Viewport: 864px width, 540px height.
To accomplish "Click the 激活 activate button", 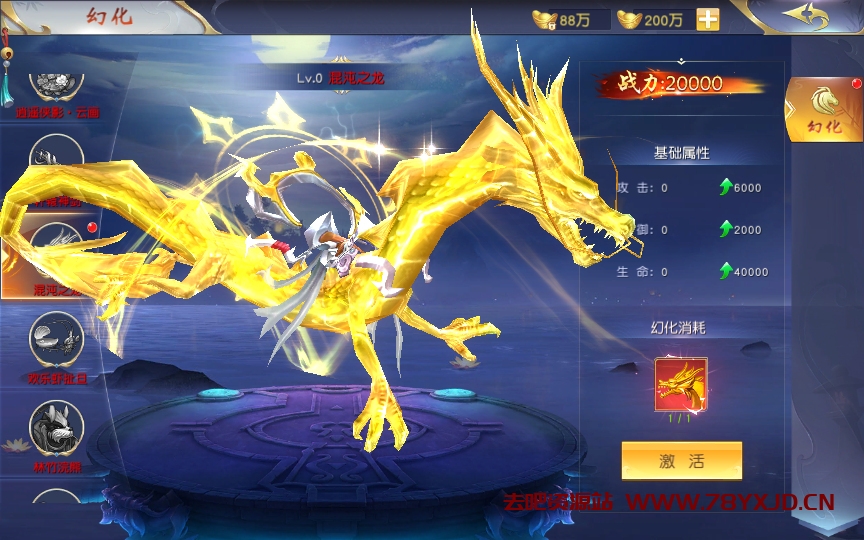I will tap(681, 461).
